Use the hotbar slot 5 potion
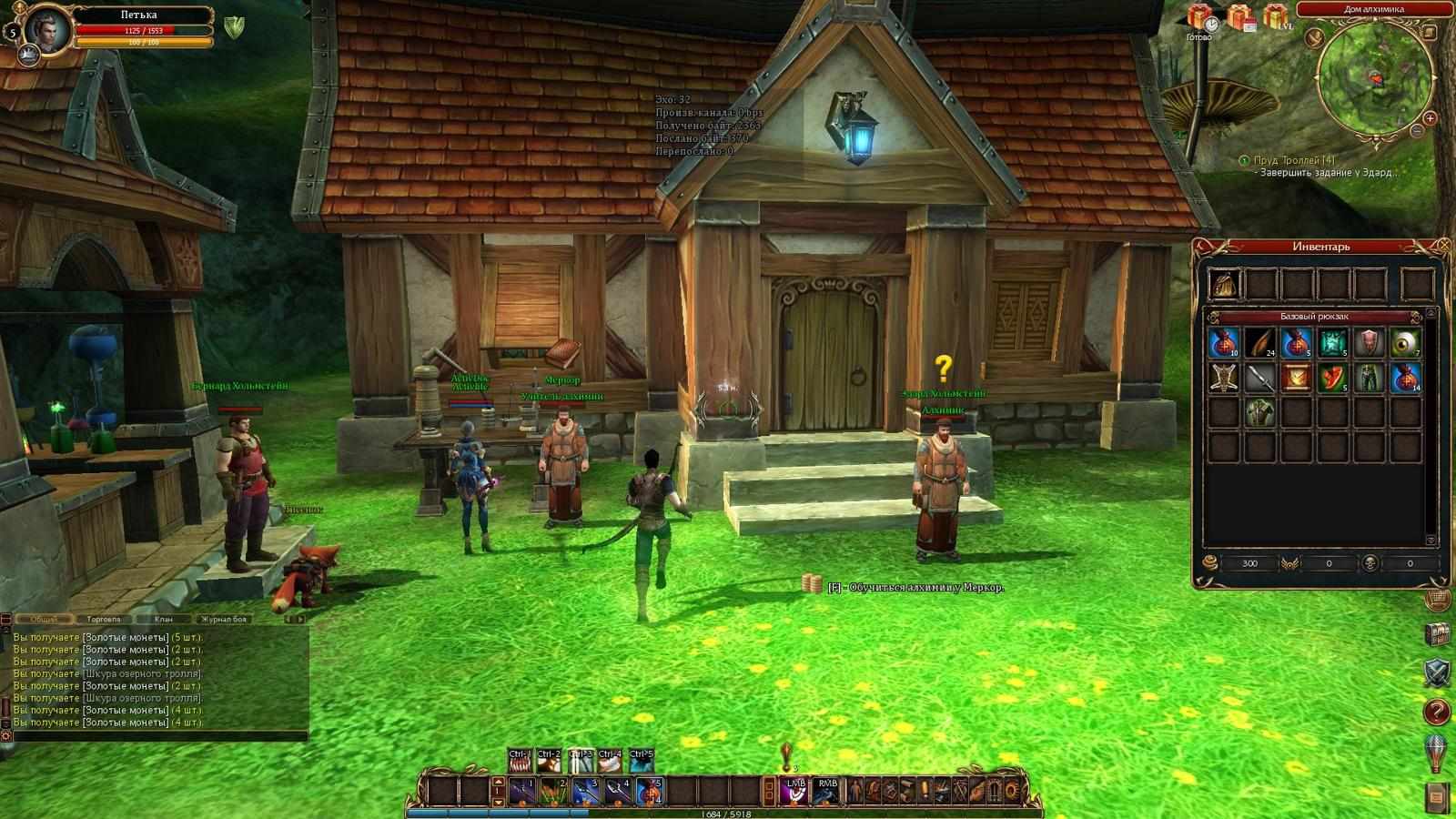 point(647,791)
